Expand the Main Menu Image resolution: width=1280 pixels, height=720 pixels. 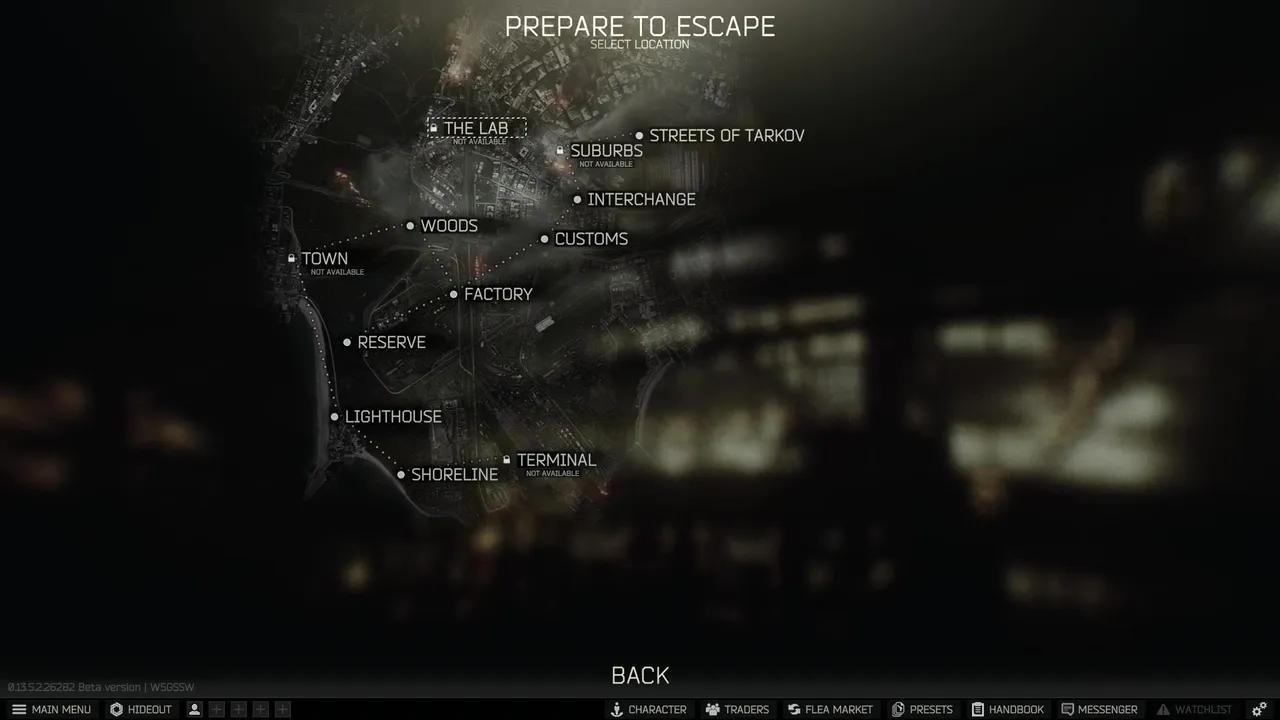(x=52, y=709)
